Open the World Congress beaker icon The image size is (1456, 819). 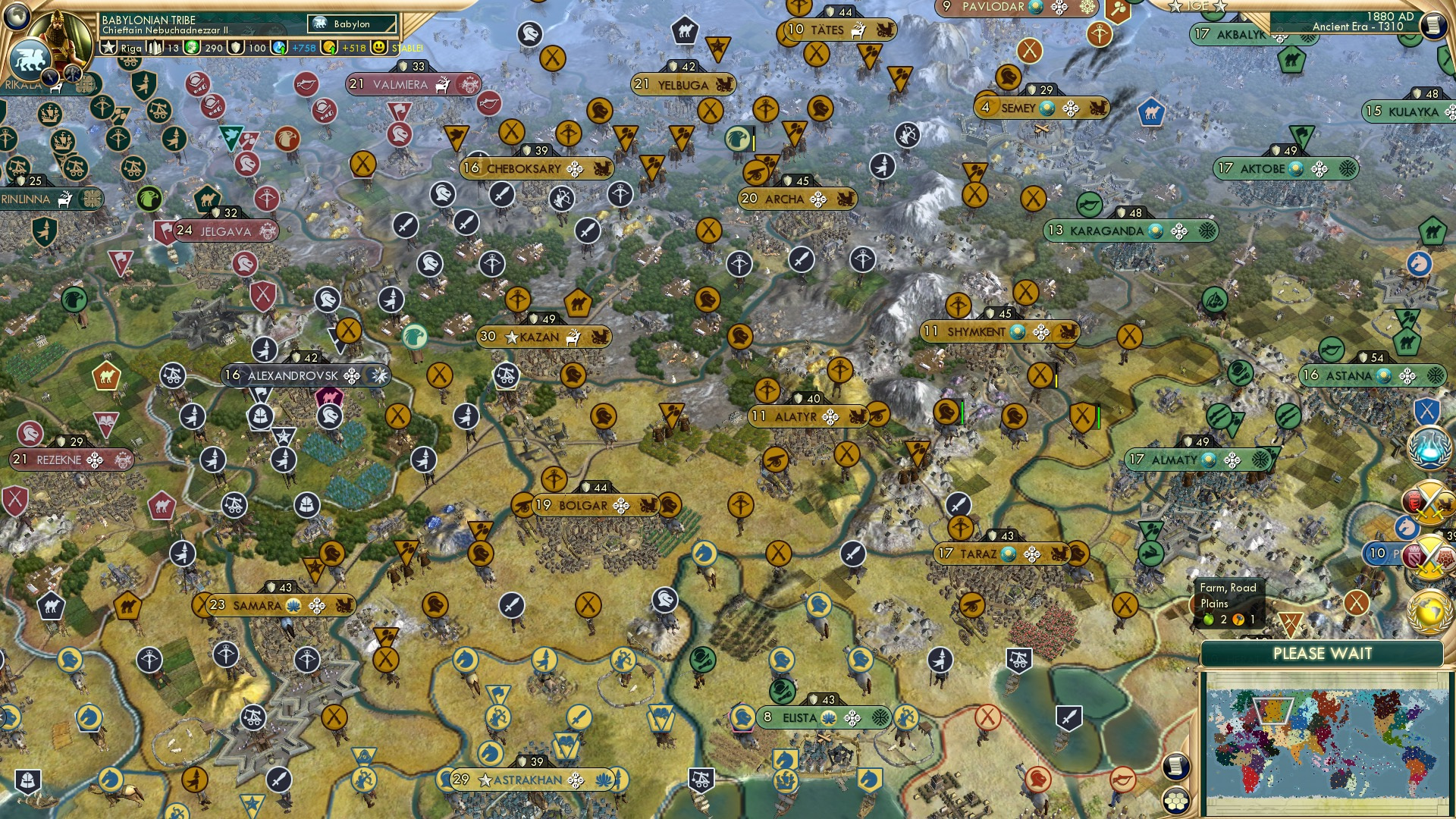pos(1429,448)
